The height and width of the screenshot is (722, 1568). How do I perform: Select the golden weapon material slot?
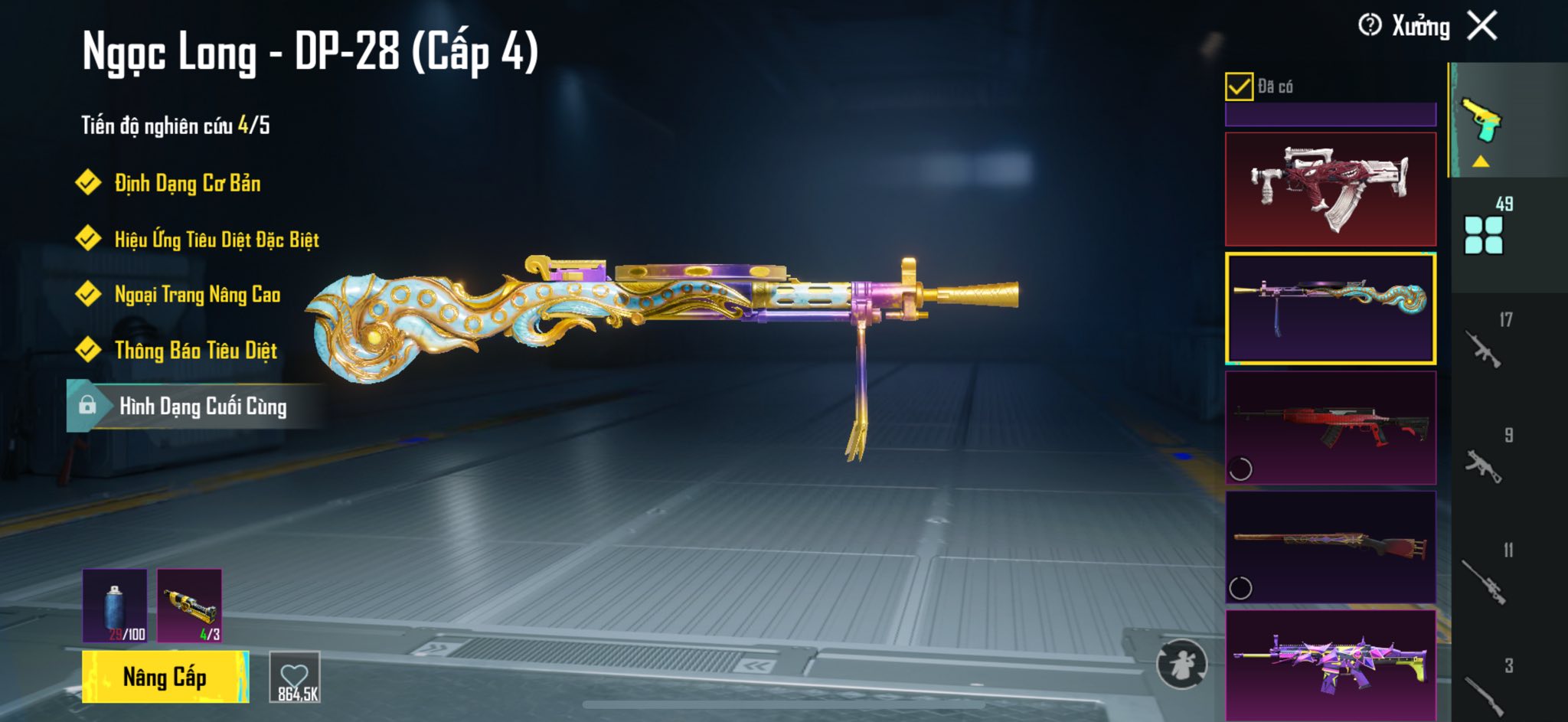pos(189,605)
